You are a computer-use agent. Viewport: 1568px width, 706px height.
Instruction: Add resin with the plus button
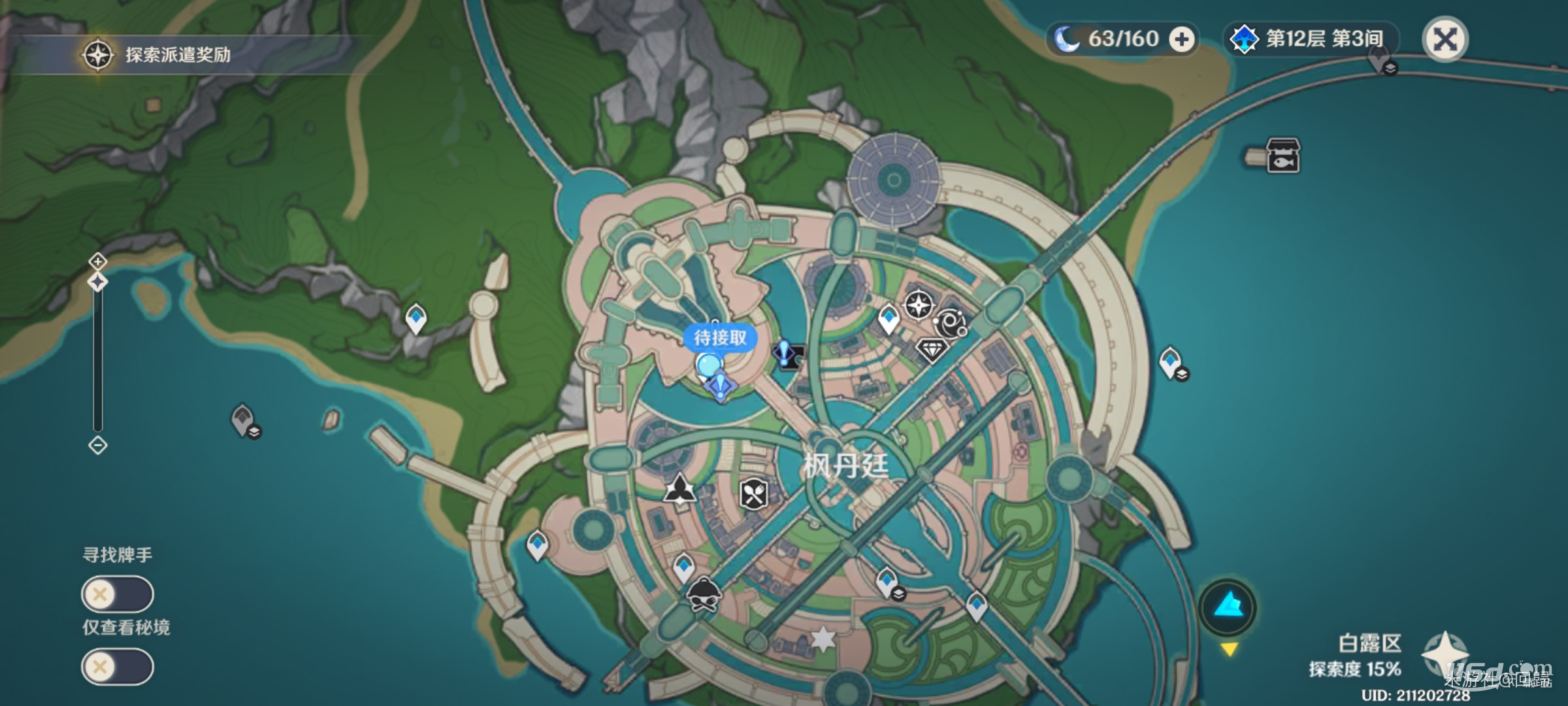(x=1181, y=40)
